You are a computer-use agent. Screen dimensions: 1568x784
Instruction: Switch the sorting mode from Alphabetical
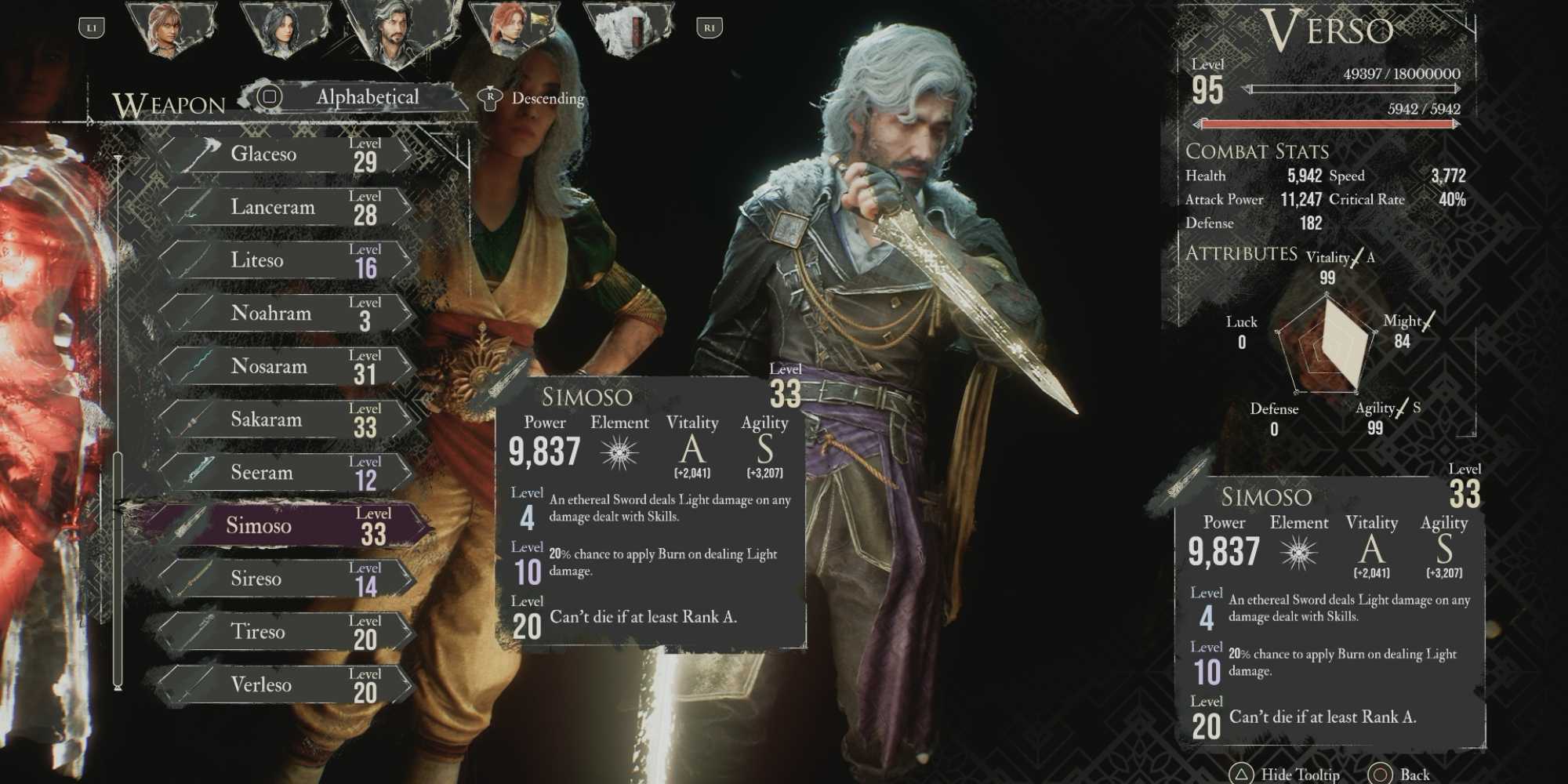pyautogui.click(x=365, y=96)
